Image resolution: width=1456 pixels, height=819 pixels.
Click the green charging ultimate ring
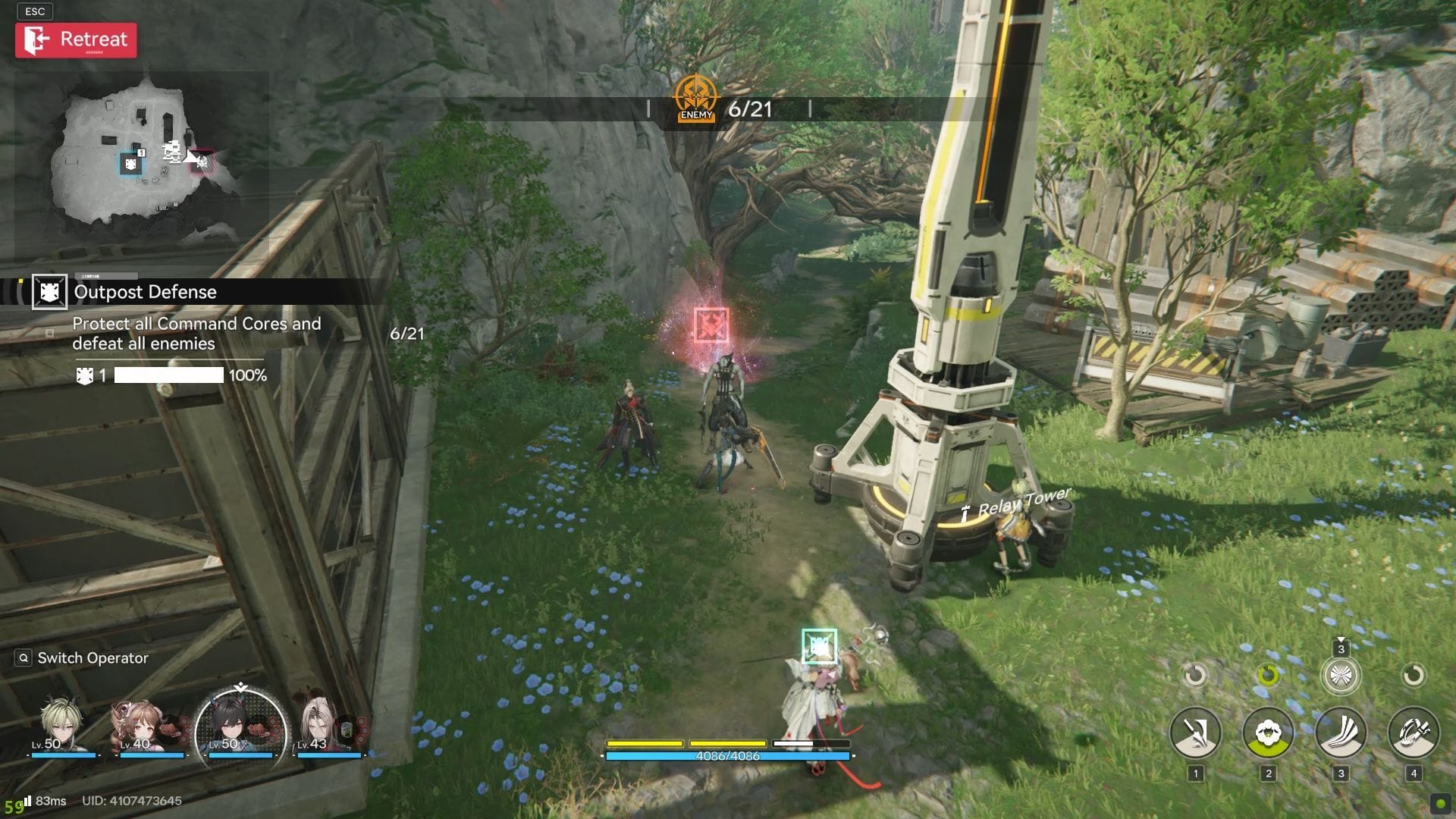(x=1268, y=674)
